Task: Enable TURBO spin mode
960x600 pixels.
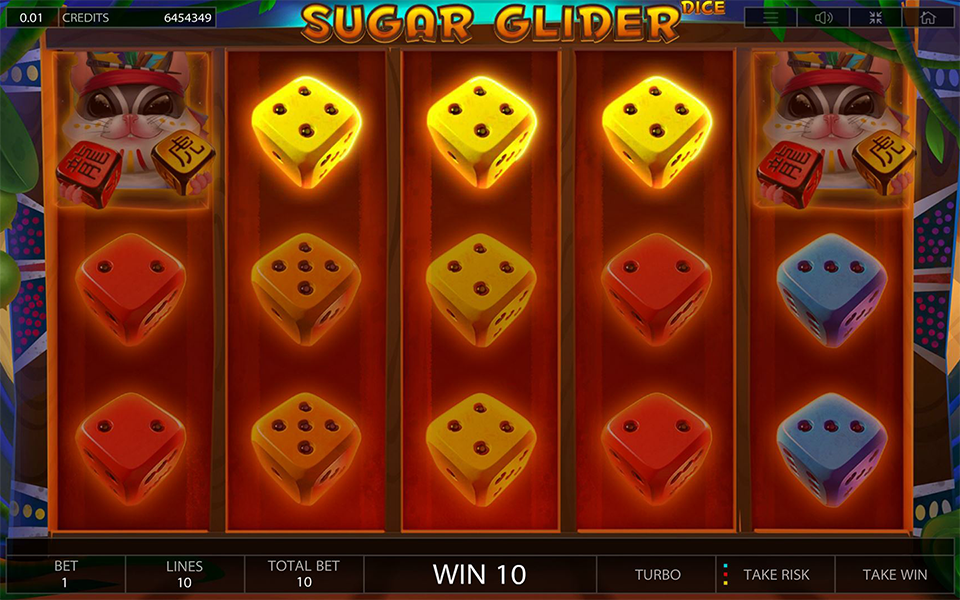Action: (x=657, y=575)
